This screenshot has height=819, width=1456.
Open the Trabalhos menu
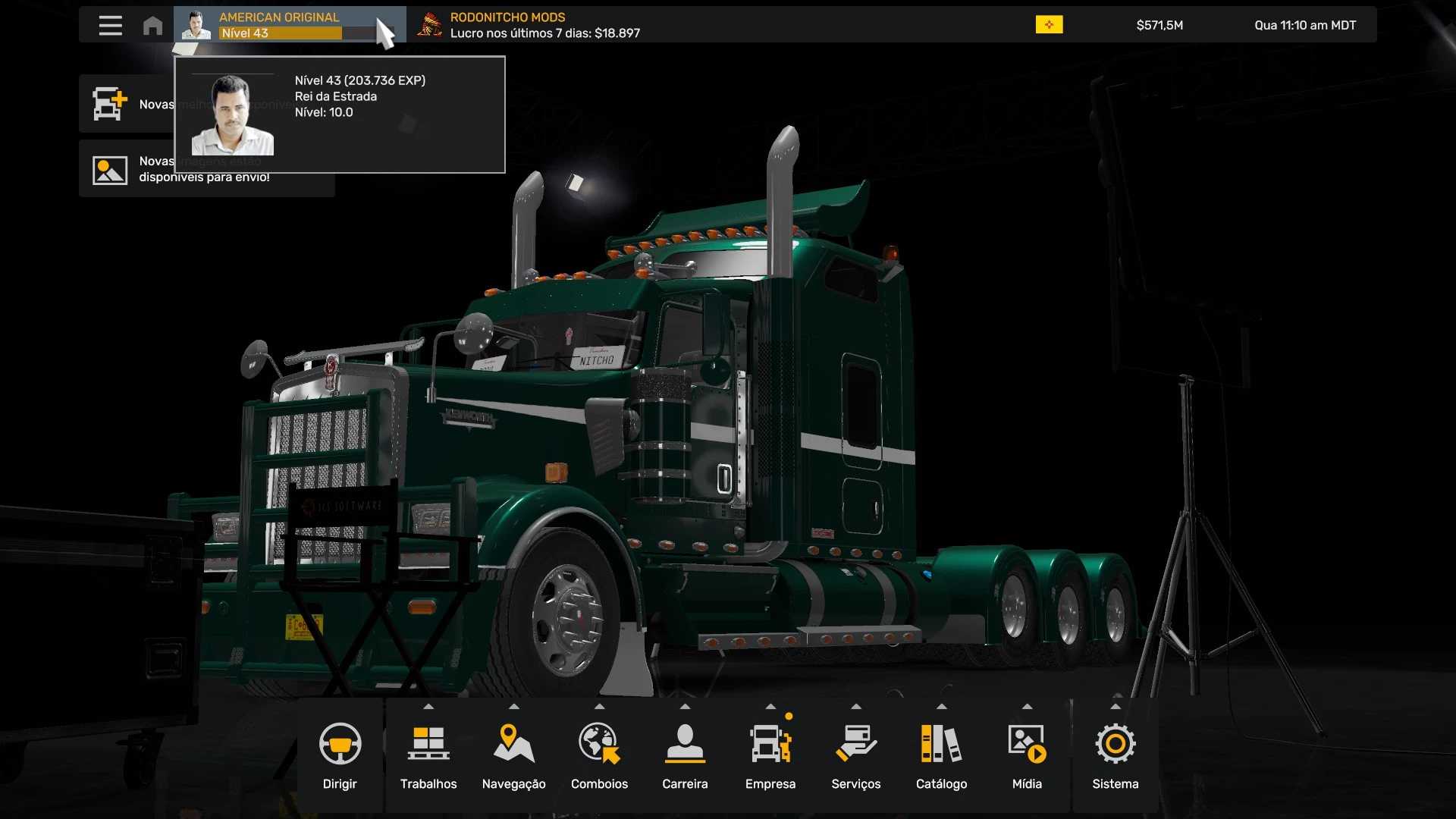[x=428, y=756]
